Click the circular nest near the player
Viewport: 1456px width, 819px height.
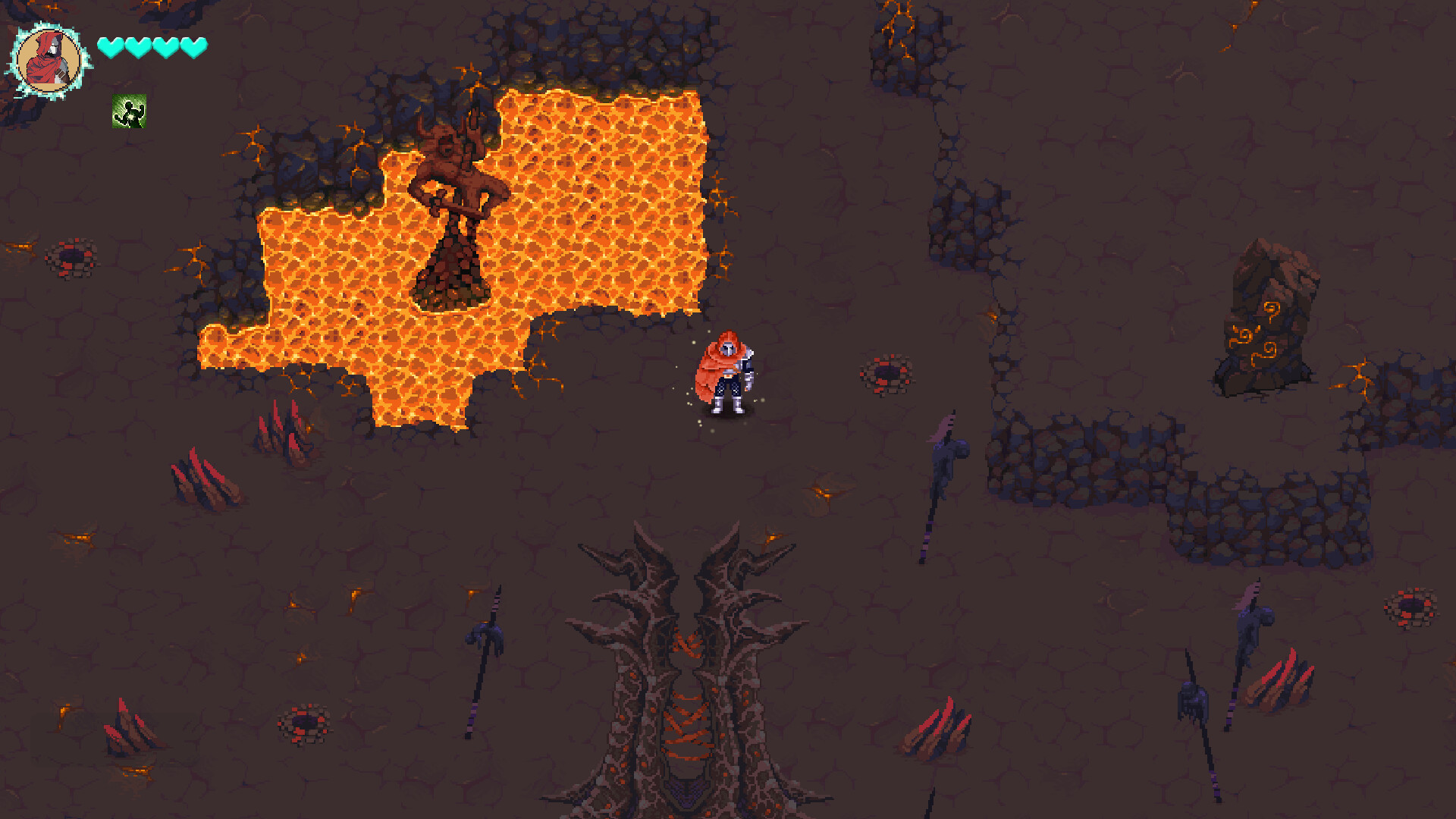[x=886, y=373]
